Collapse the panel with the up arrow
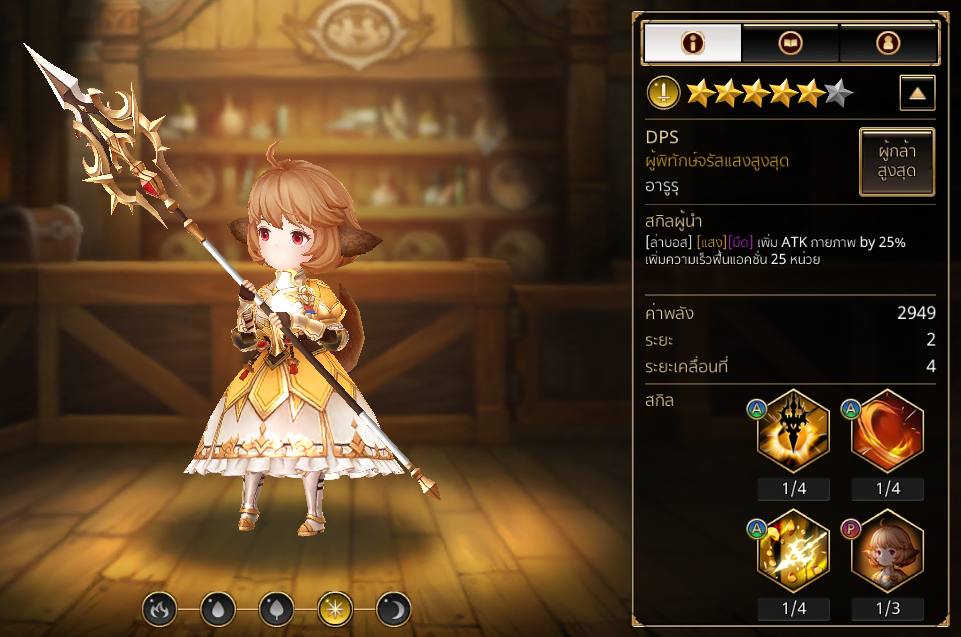The height and width of the screenshot is (637, 961). [x=917, y=94]
